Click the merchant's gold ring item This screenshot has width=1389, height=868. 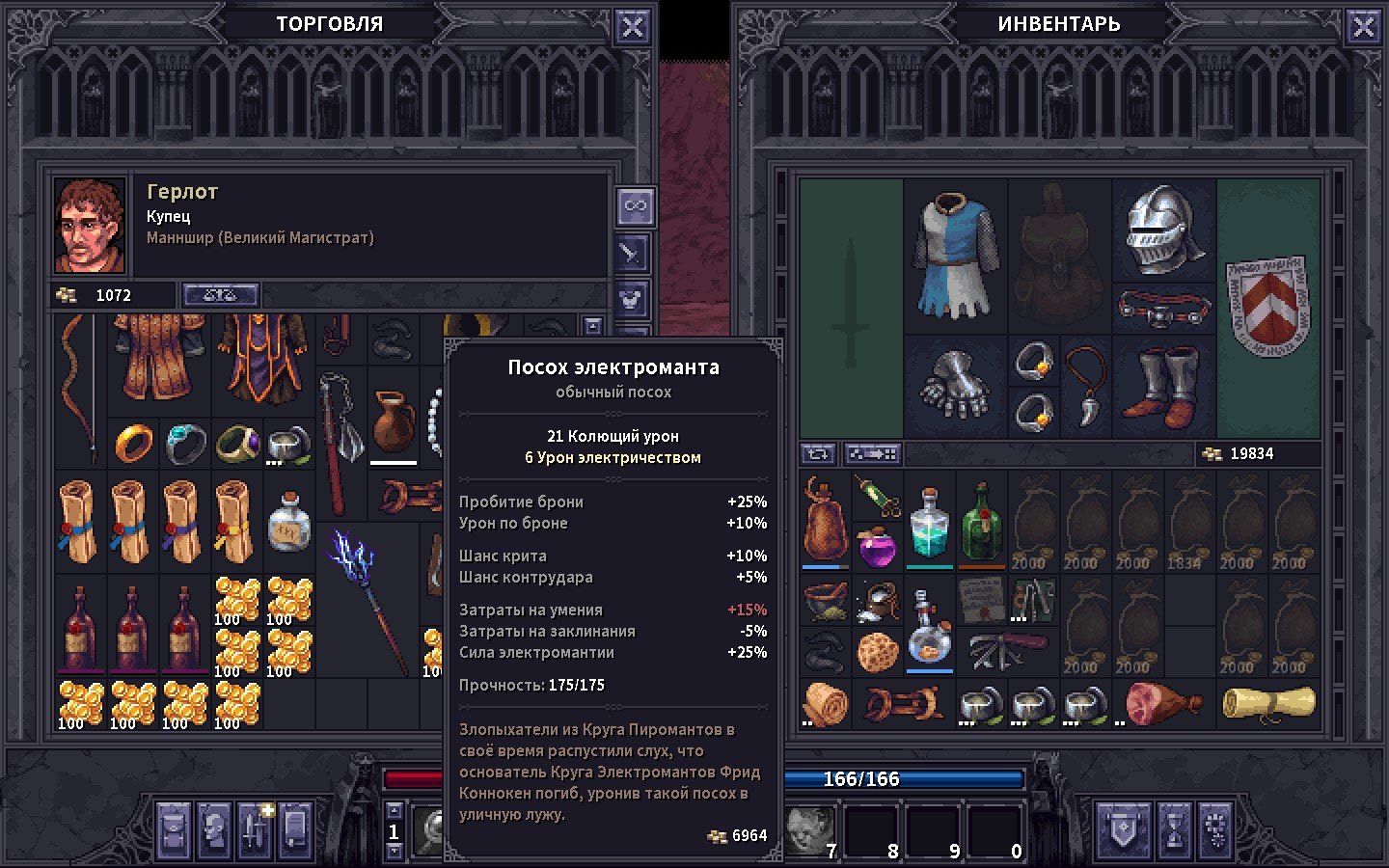click(133, 444)
